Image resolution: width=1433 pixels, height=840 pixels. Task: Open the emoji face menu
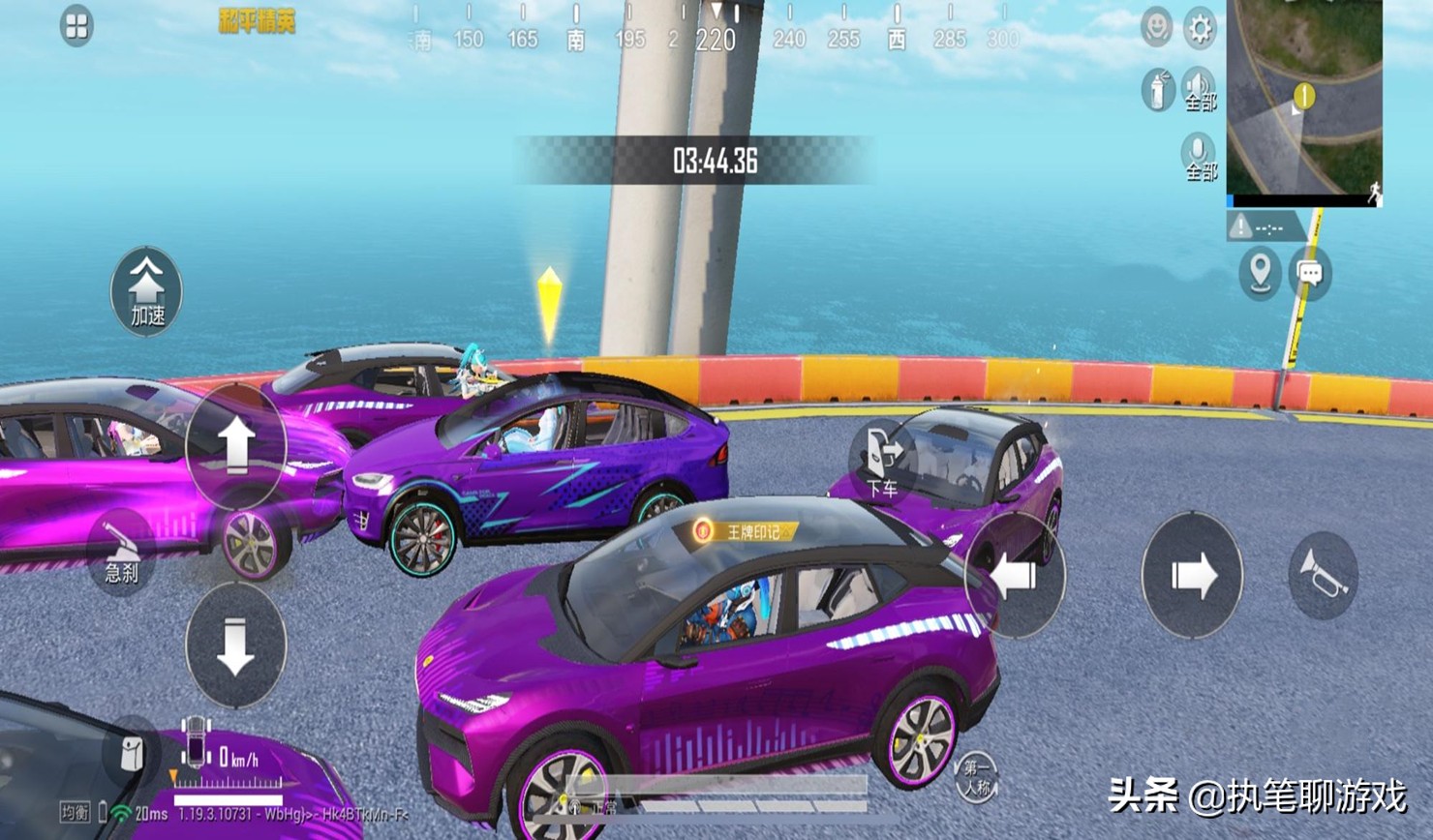click(1156, 28)
